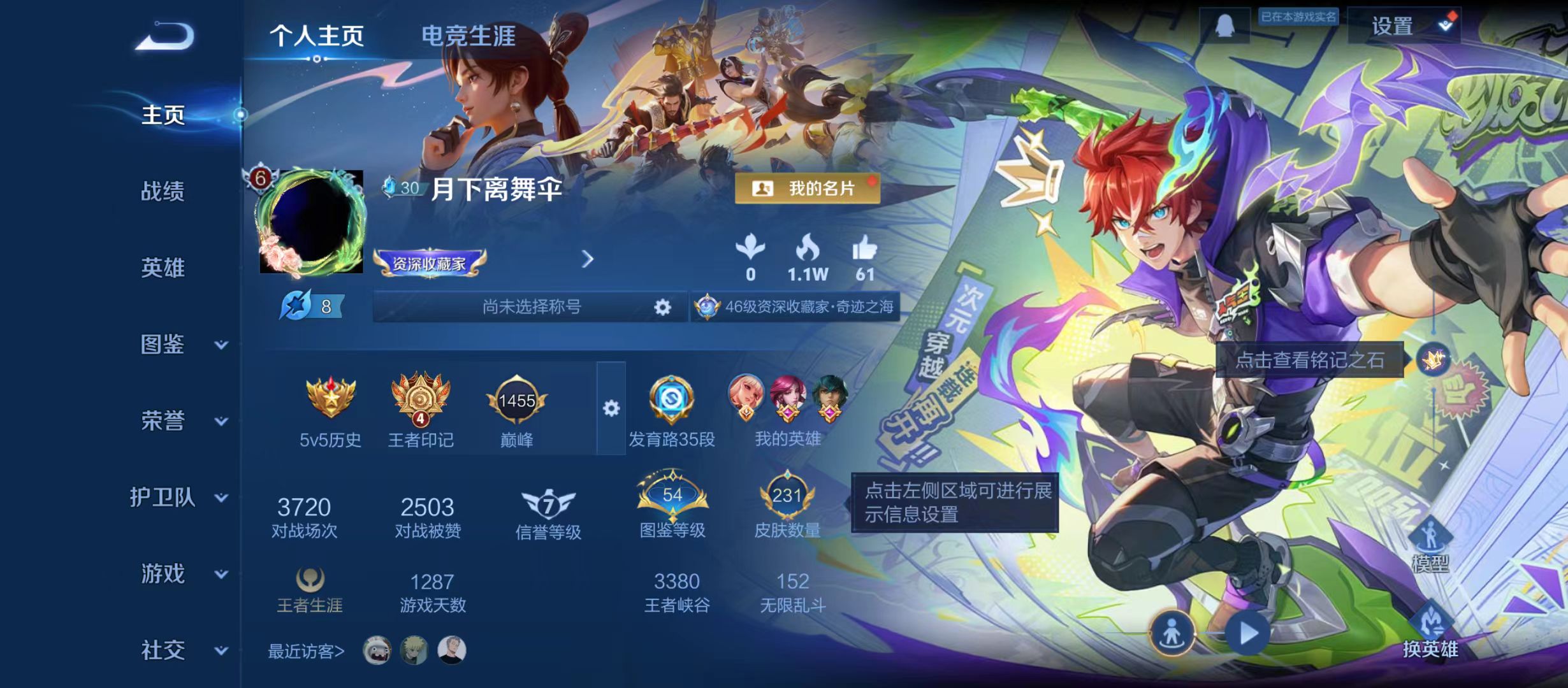1568x688 pixels.
Task: Switch to the 电竞生涯 tab
Action: [469, 35]
